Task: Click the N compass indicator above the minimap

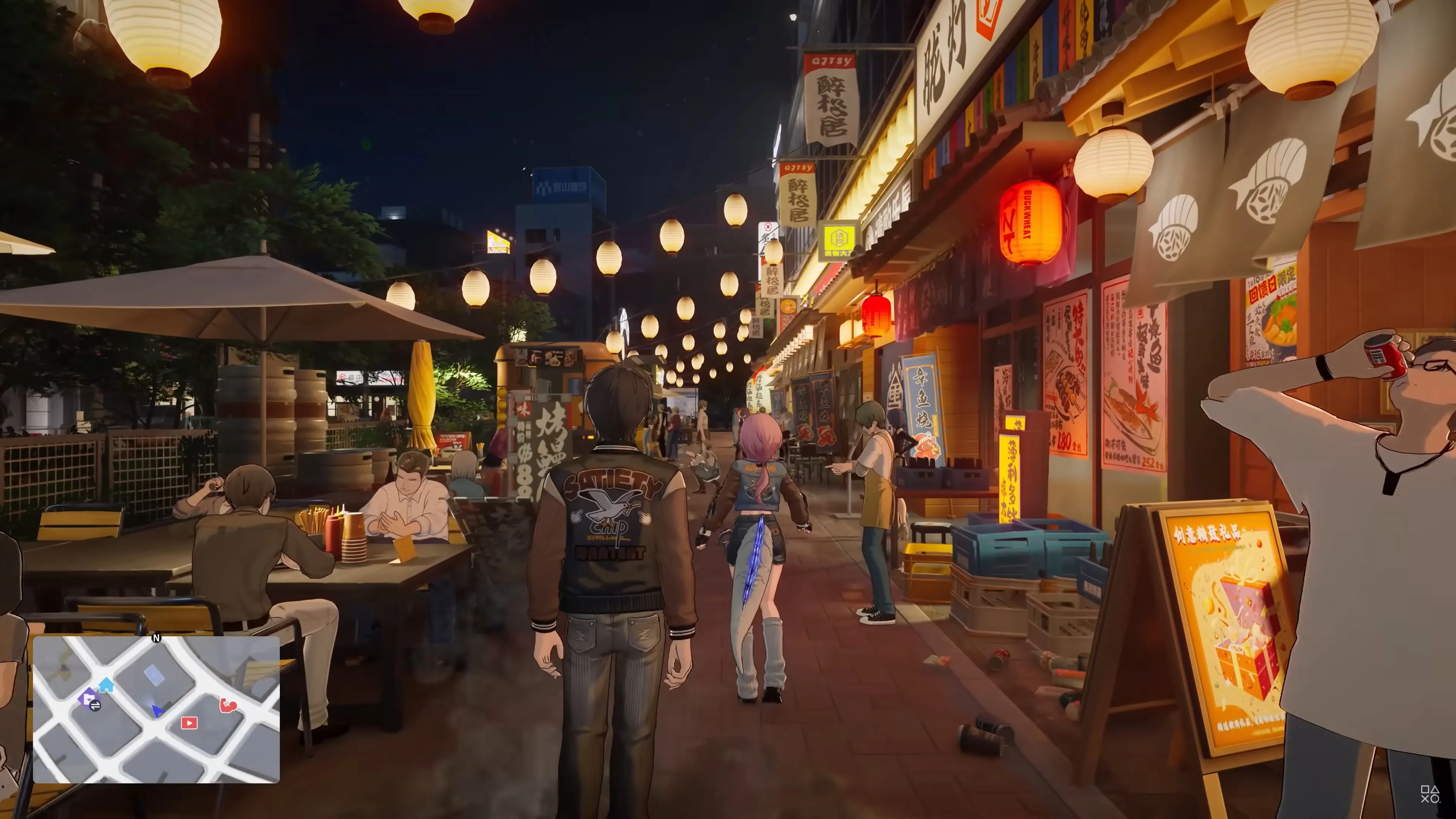Action: [157, 638]
